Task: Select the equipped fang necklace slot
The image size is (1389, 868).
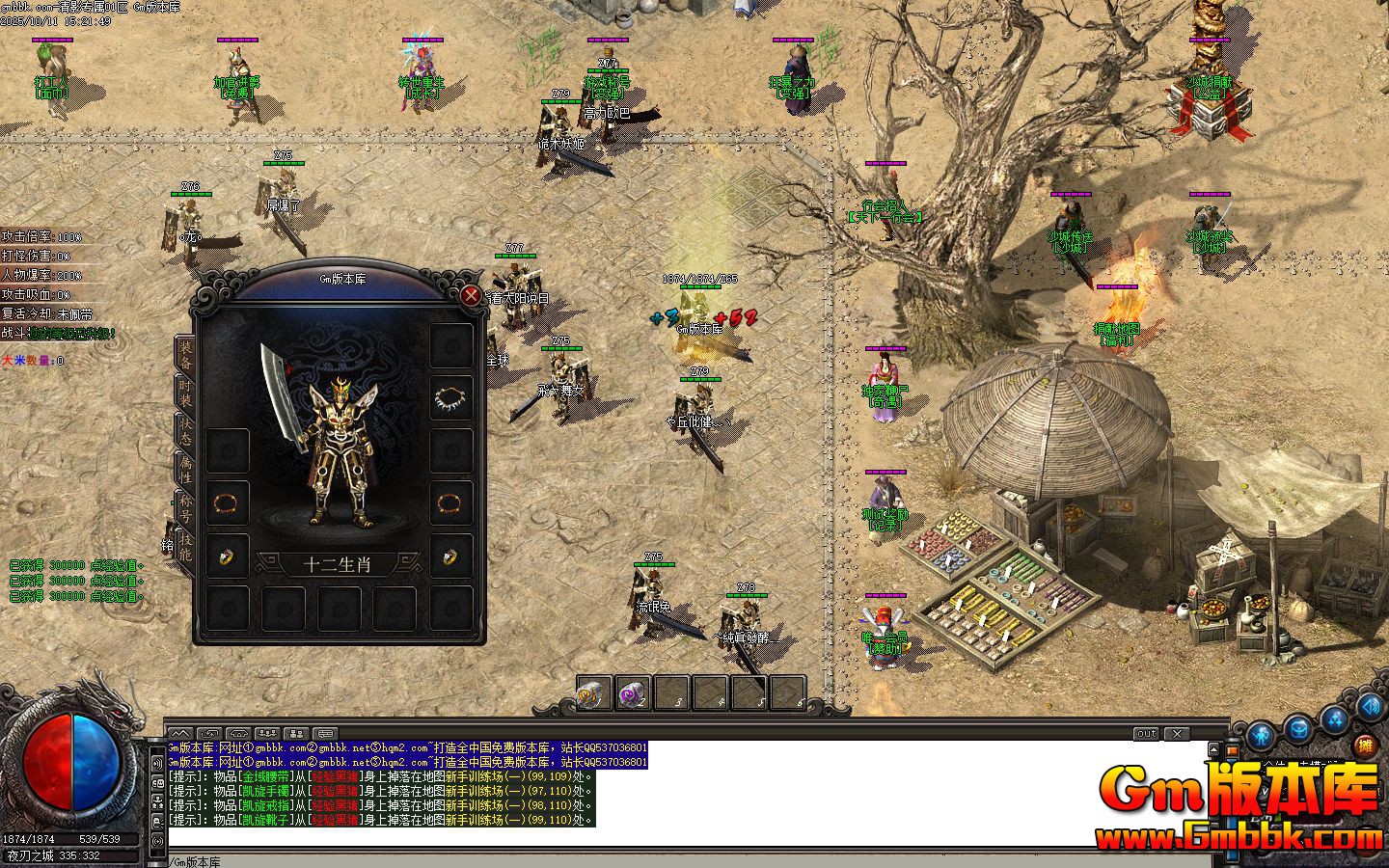Action: [x=450, y=397]
